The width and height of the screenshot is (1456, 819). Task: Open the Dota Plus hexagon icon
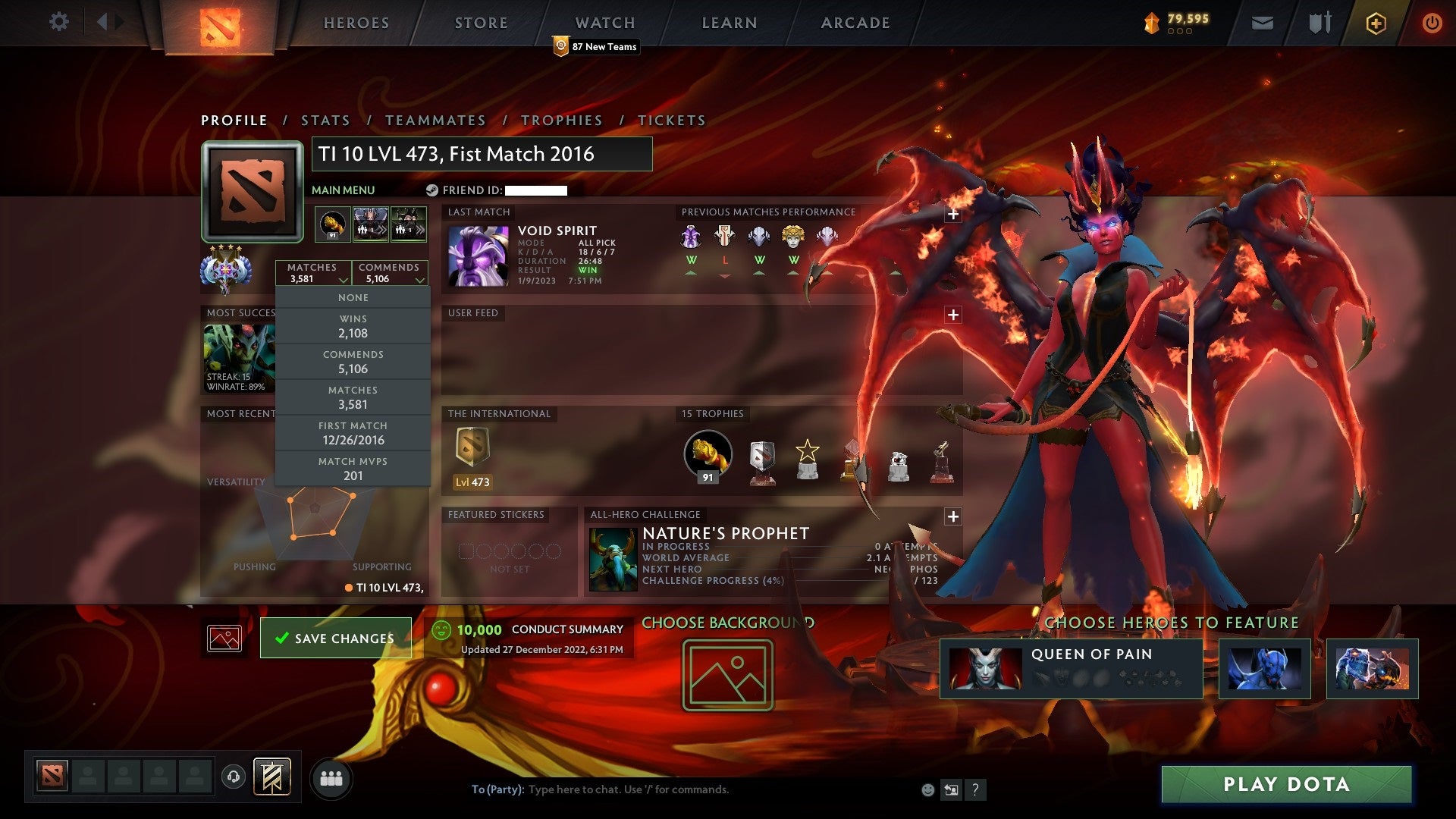coord(1375,23)
